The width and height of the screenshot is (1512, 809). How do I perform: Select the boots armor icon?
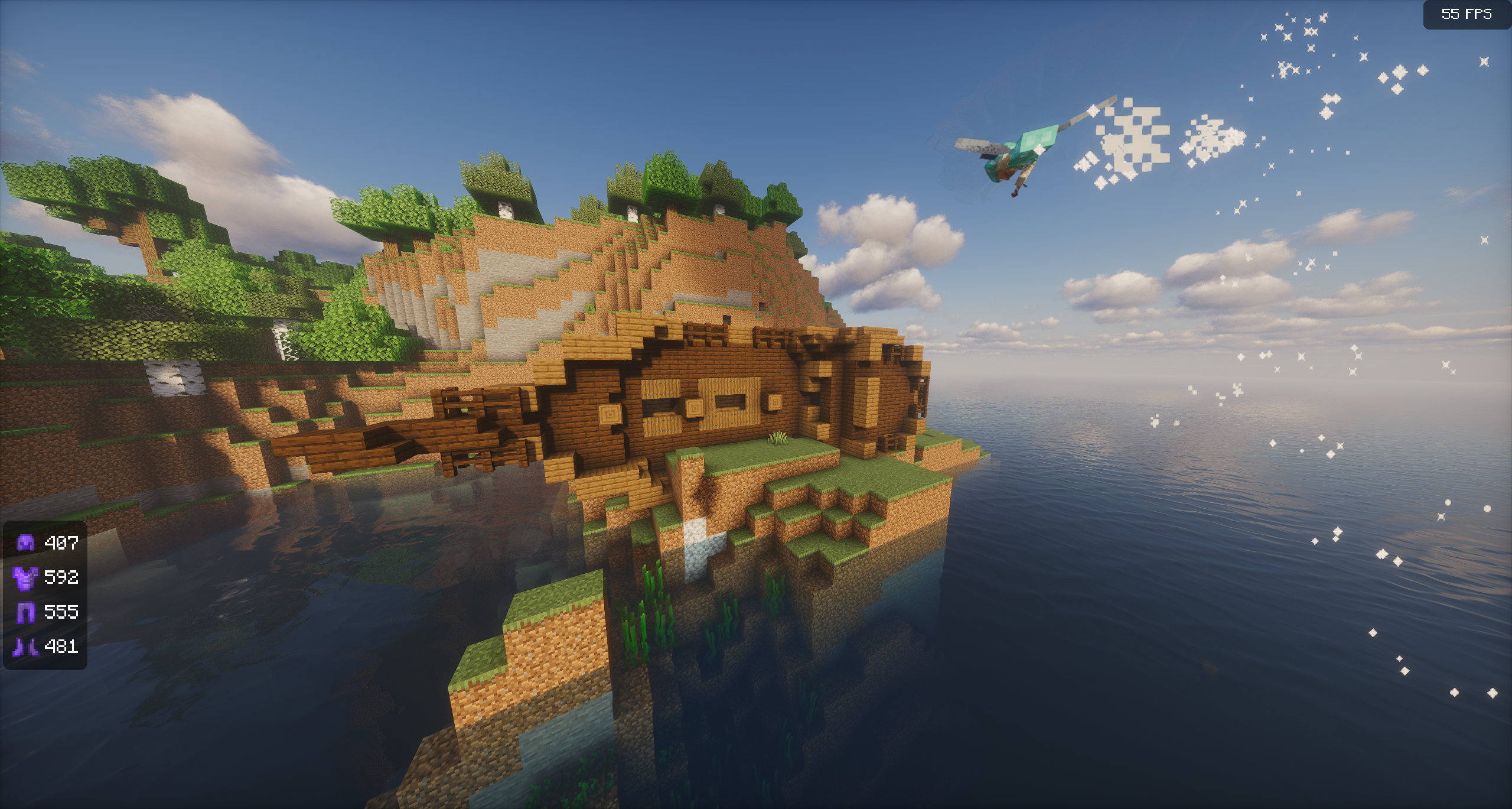tap(25, 646)
